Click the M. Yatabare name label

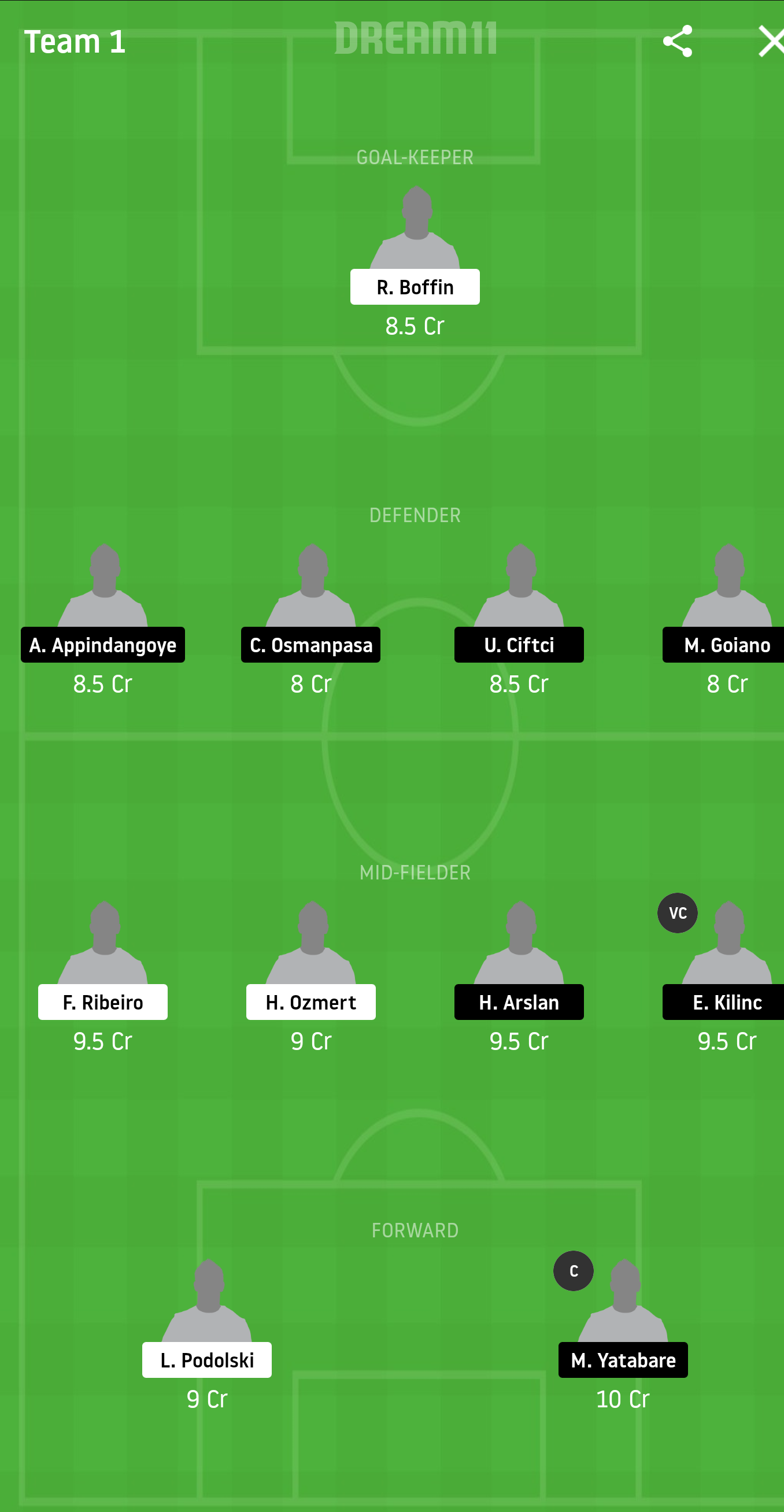[623, 1360]
